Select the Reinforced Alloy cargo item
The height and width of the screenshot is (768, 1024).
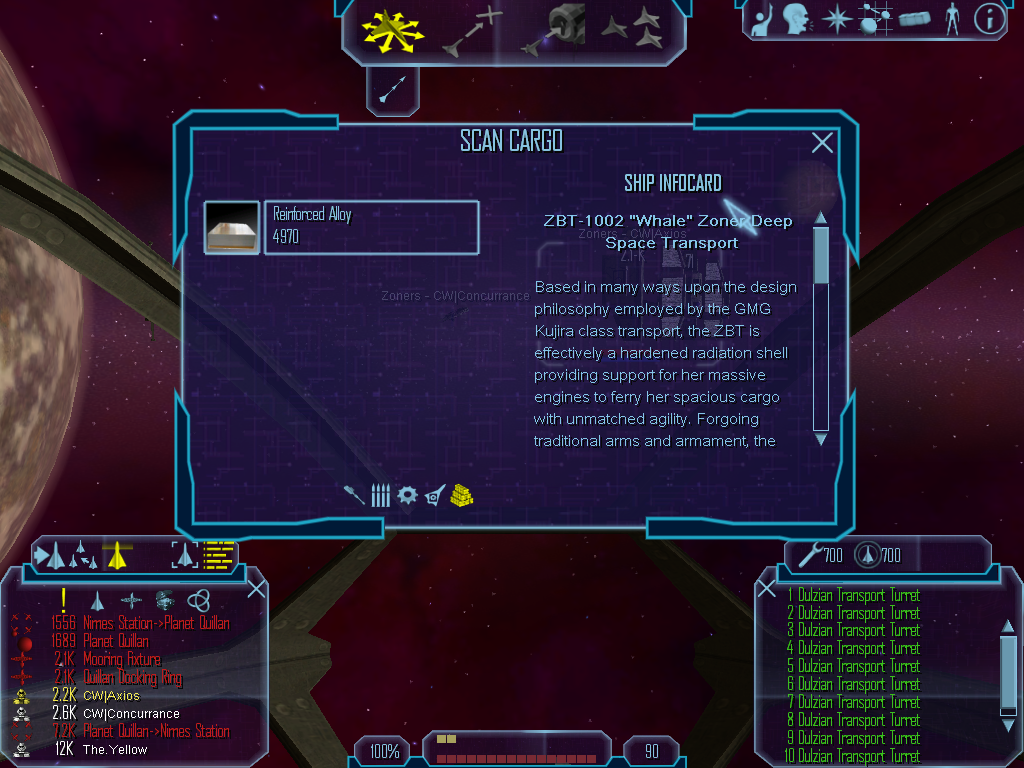tap(370, 227)
